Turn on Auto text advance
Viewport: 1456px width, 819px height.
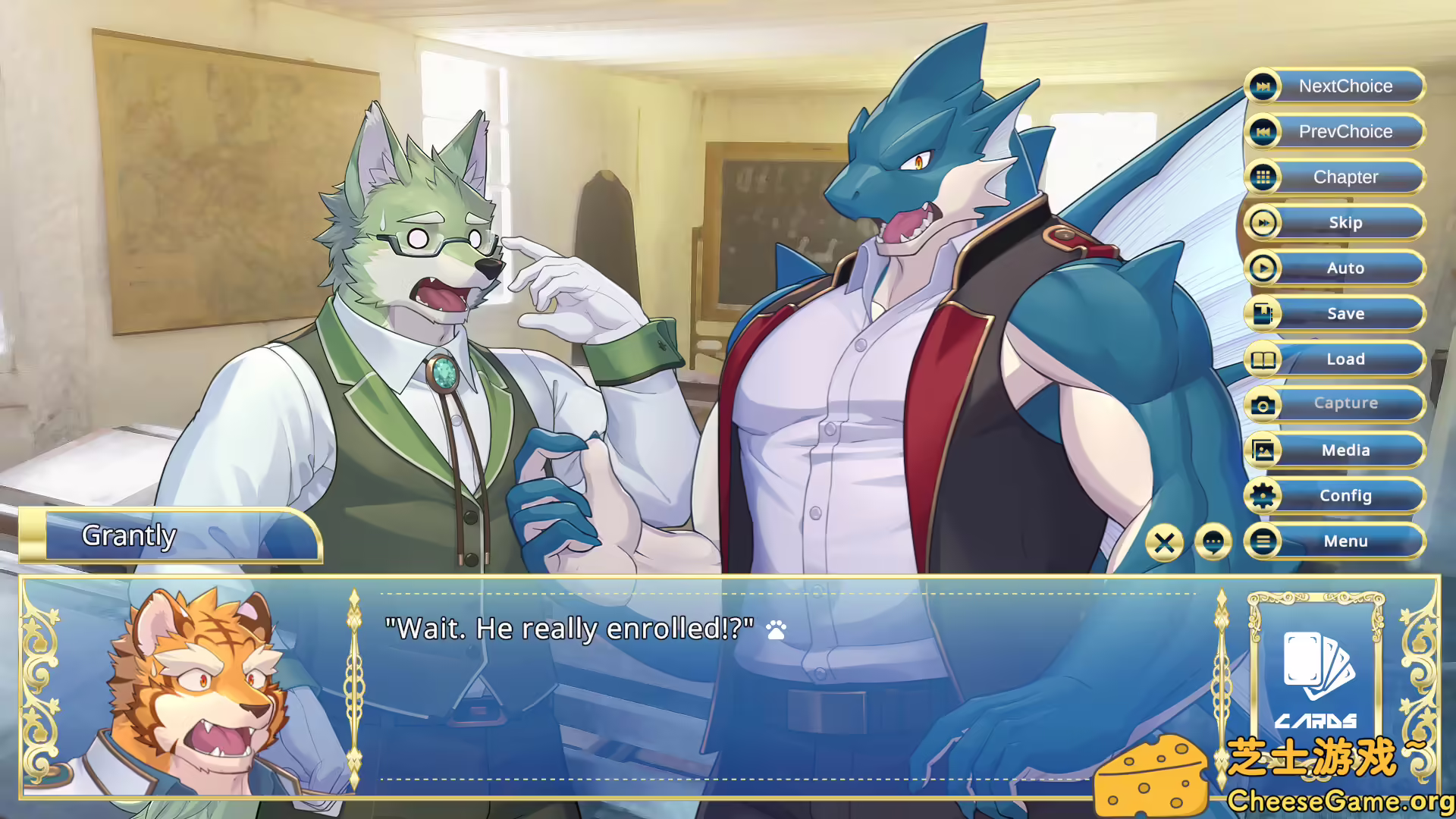[1335, 268]
